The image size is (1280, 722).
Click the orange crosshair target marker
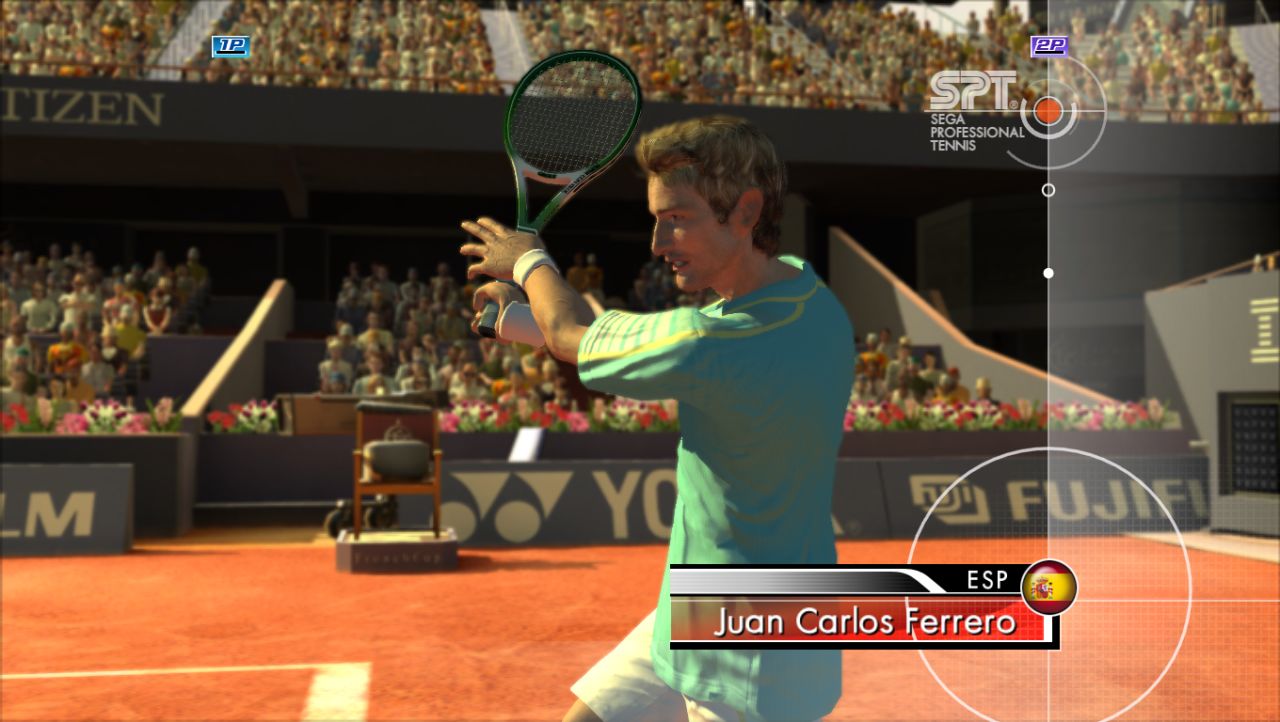tap(1048, 110)
